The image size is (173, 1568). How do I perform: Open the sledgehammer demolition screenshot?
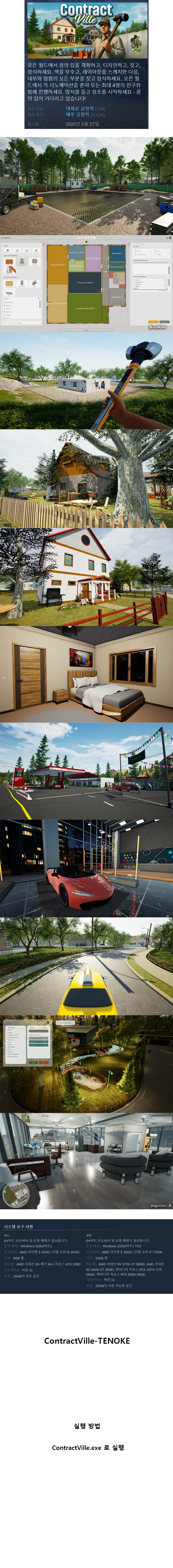(x=86, y=380)
